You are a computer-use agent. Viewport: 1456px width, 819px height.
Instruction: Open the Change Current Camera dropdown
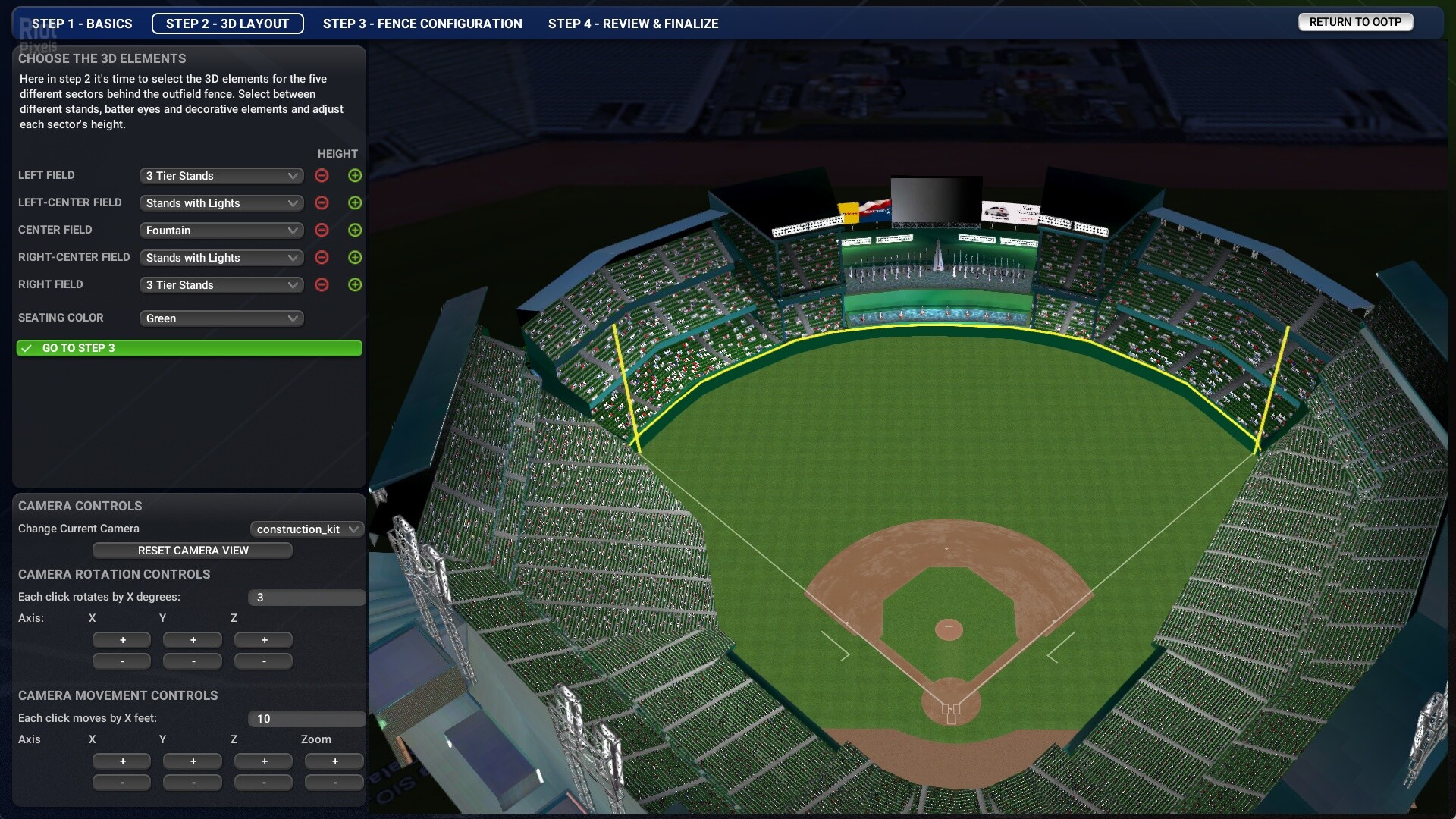click(x=306, y=529)
